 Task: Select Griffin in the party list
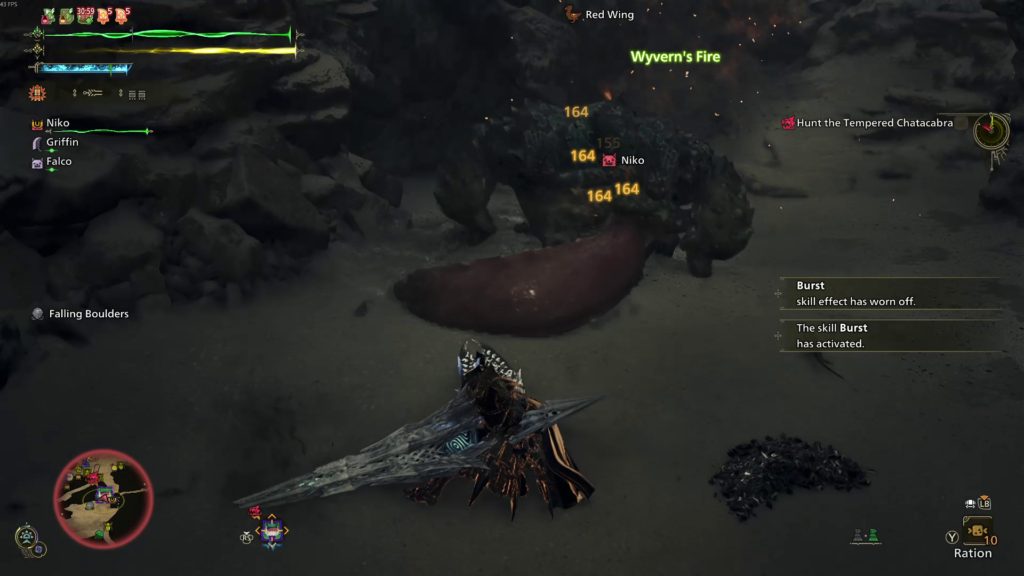click(61, 142)
